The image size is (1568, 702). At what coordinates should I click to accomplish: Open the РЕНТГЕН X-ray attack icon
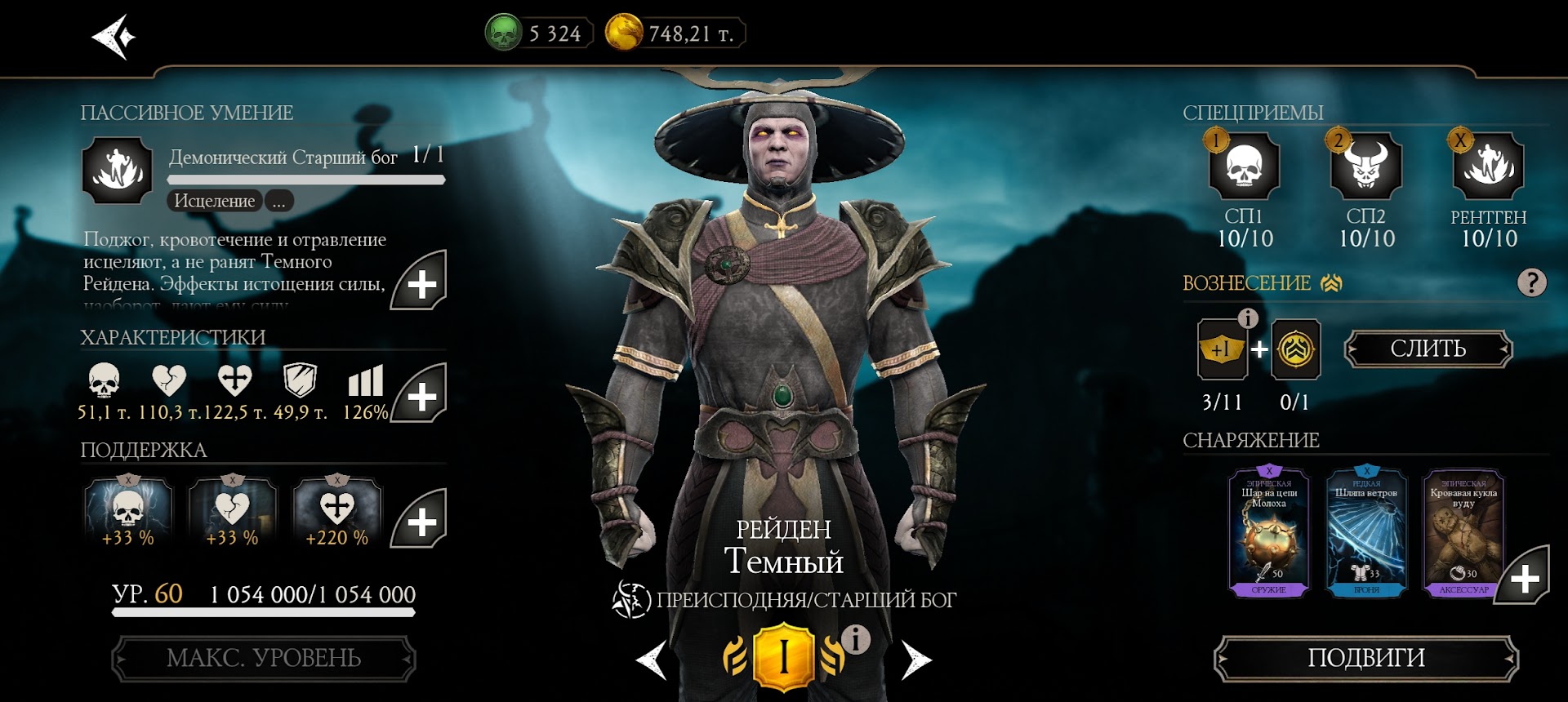1488,167
